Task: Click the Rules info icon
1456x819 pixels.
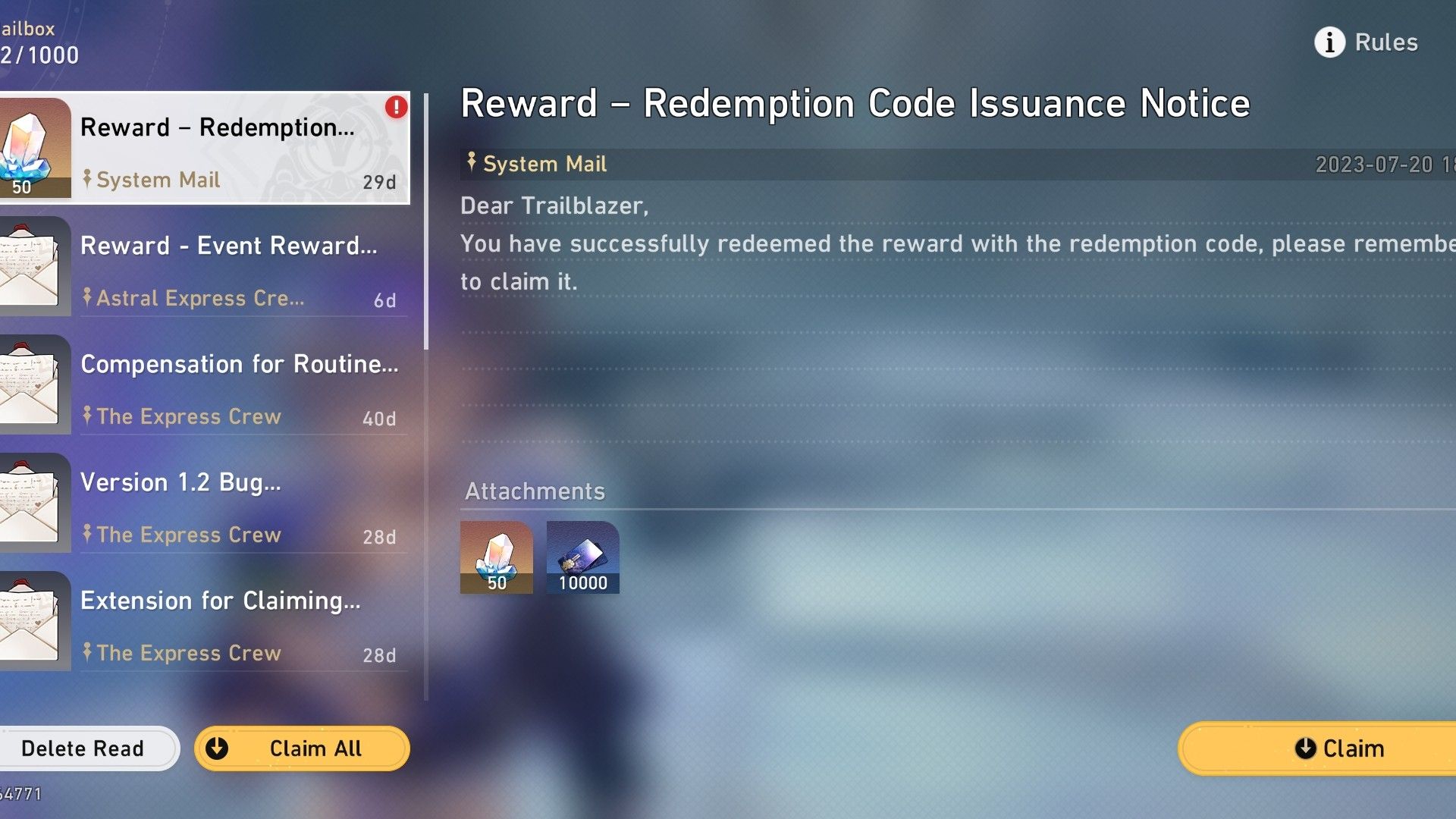Action: (x=1328, y=42)
